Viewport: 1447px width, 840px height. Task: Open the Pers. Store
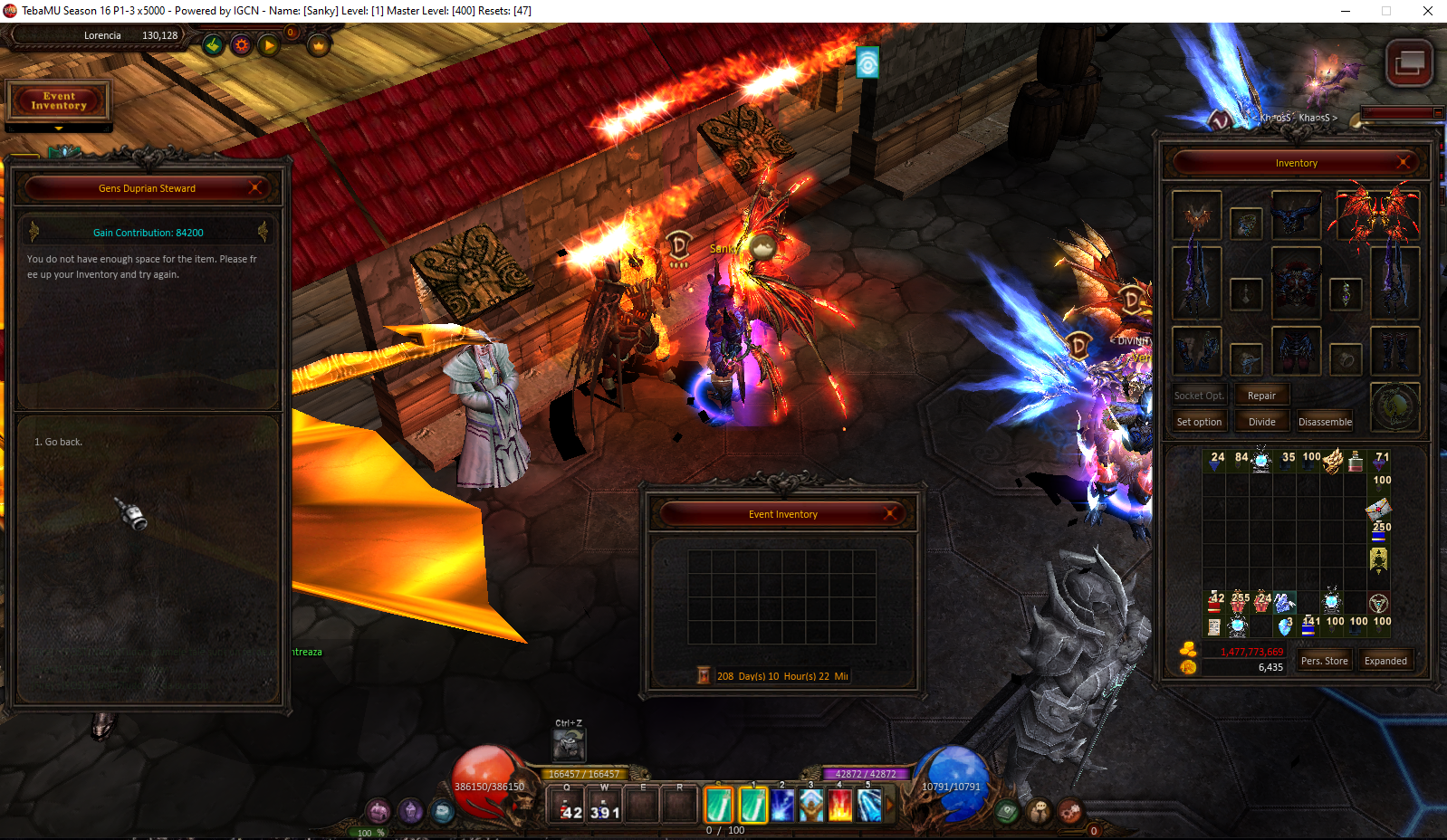pos(1324,661)
